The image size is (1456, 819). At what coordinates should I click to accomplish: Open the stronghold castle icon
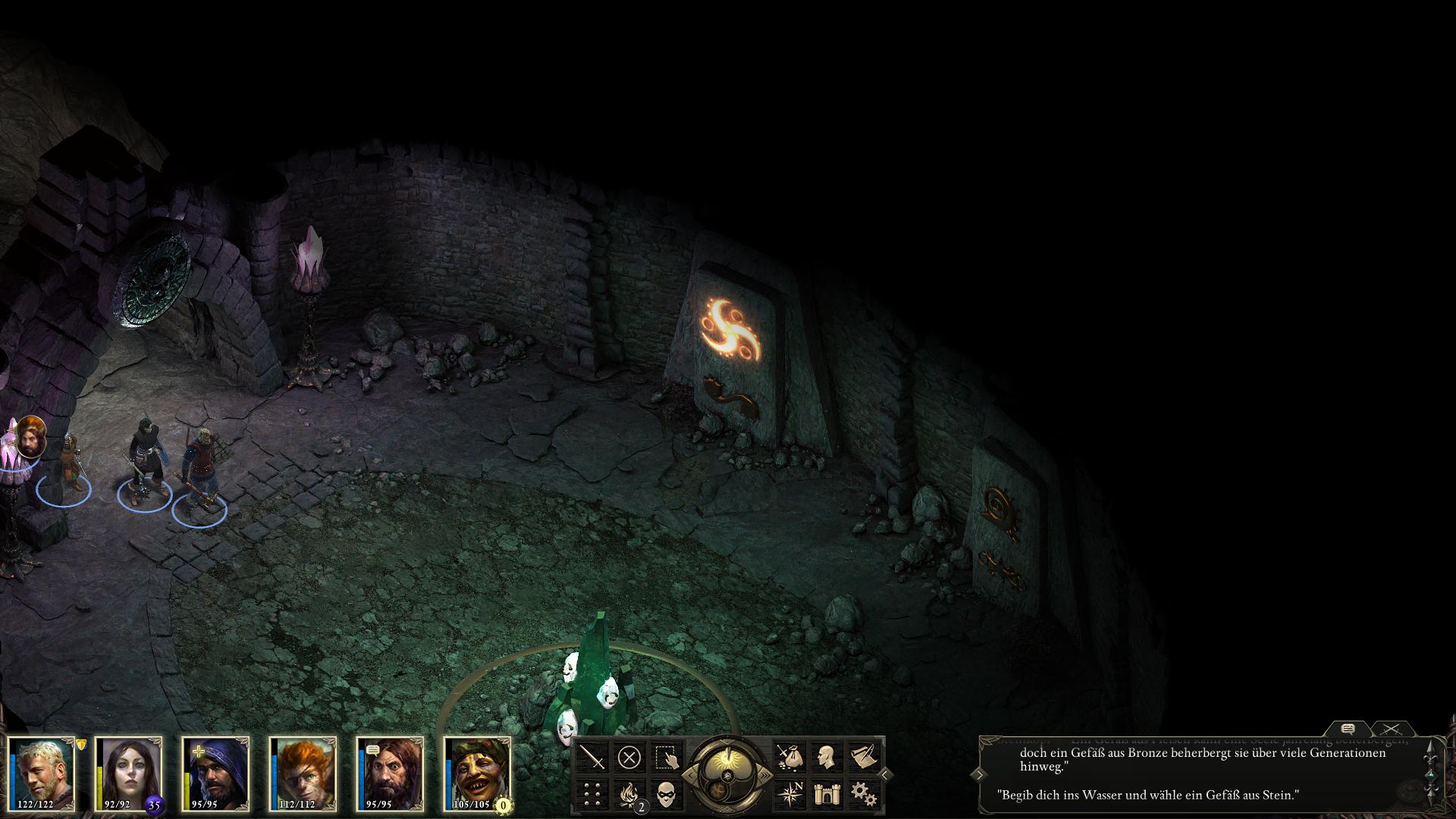(827, 793)
